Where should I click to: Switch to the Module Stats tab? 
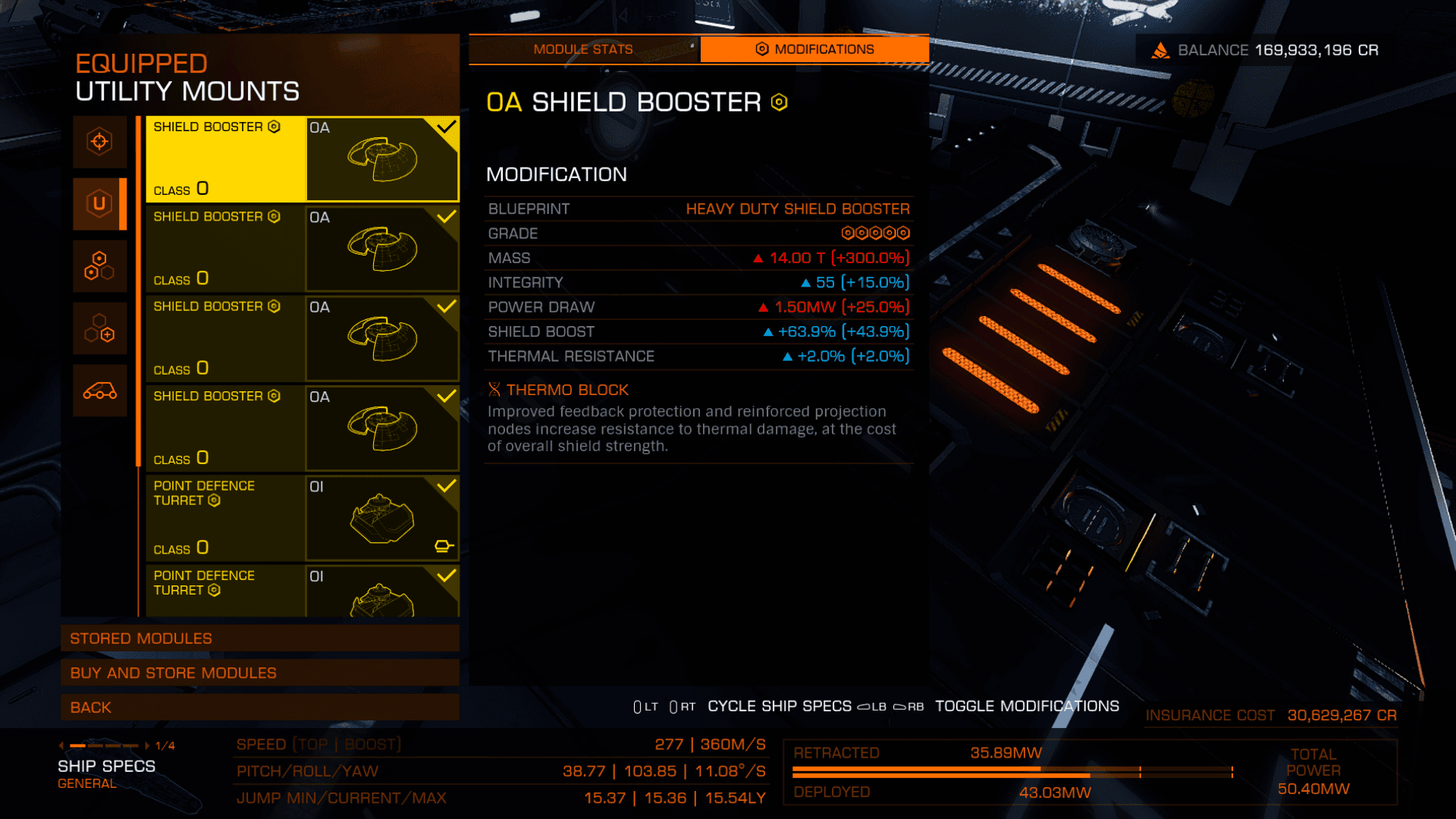tap(582, 49)
